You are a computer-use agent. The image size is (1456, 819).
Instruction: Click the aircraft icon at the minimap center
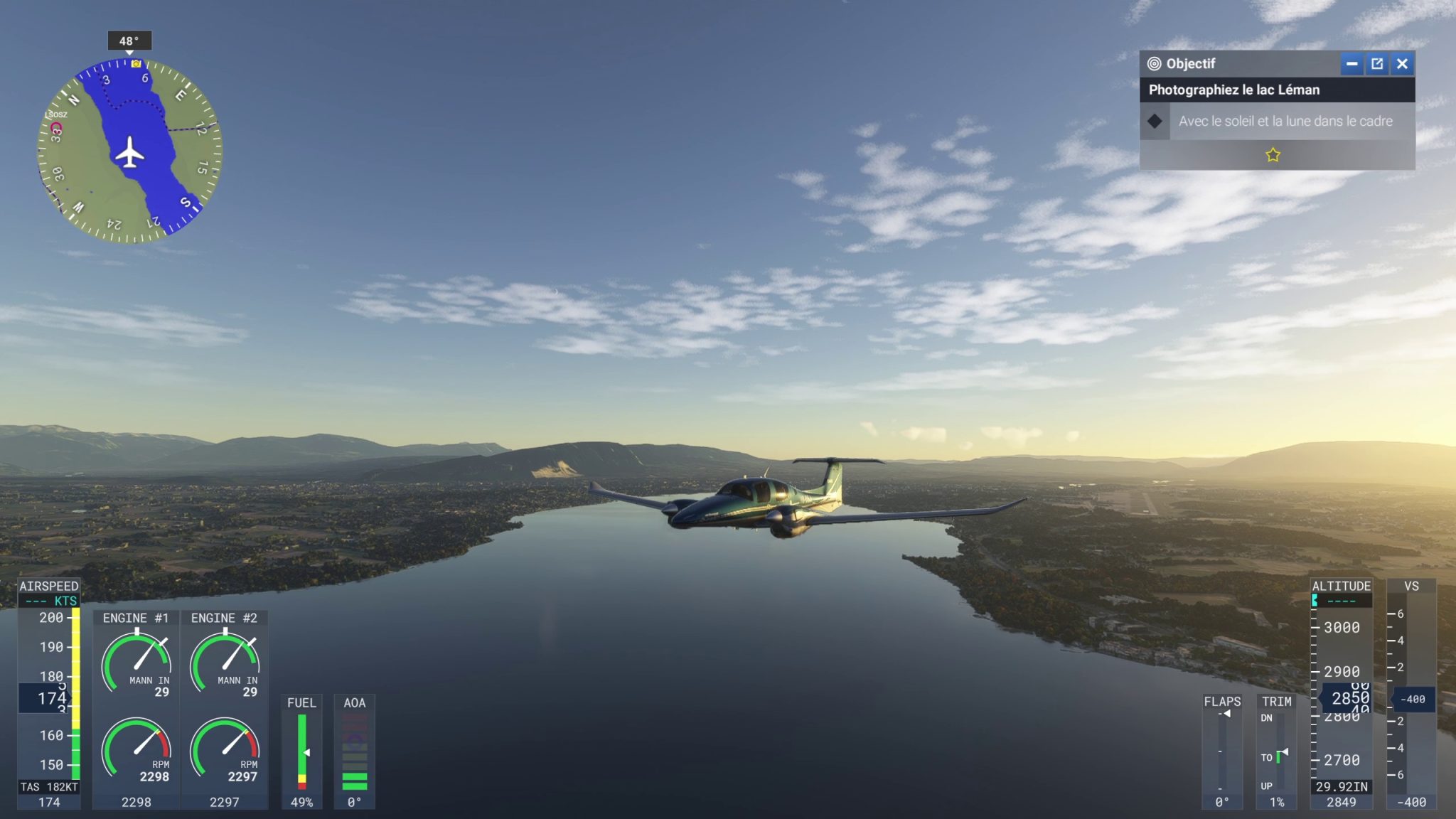coord(129,153)
